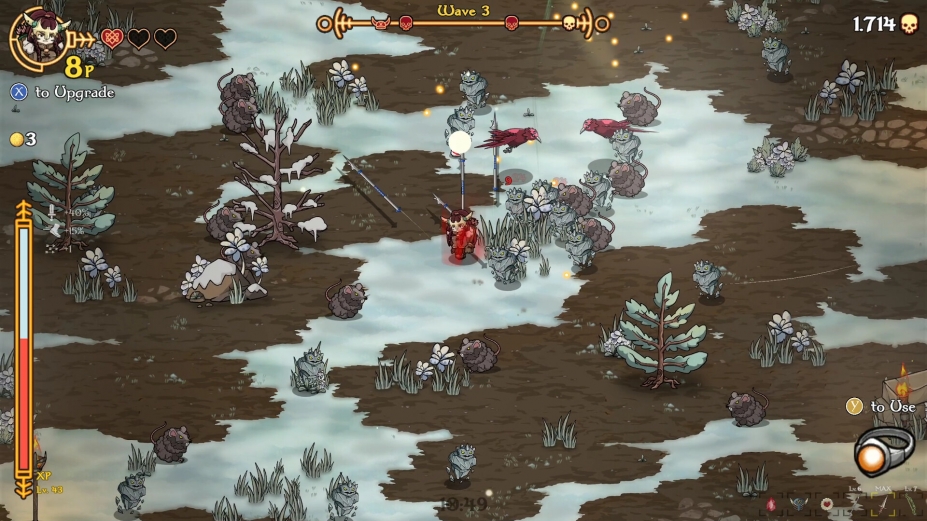
Task: Select the Lv. 7 green feather slot
Action: click(910, 503)
